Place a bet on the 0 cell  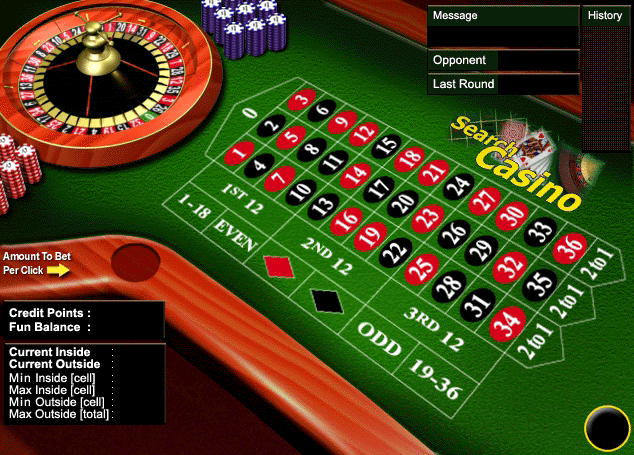(x=250, y=113)
